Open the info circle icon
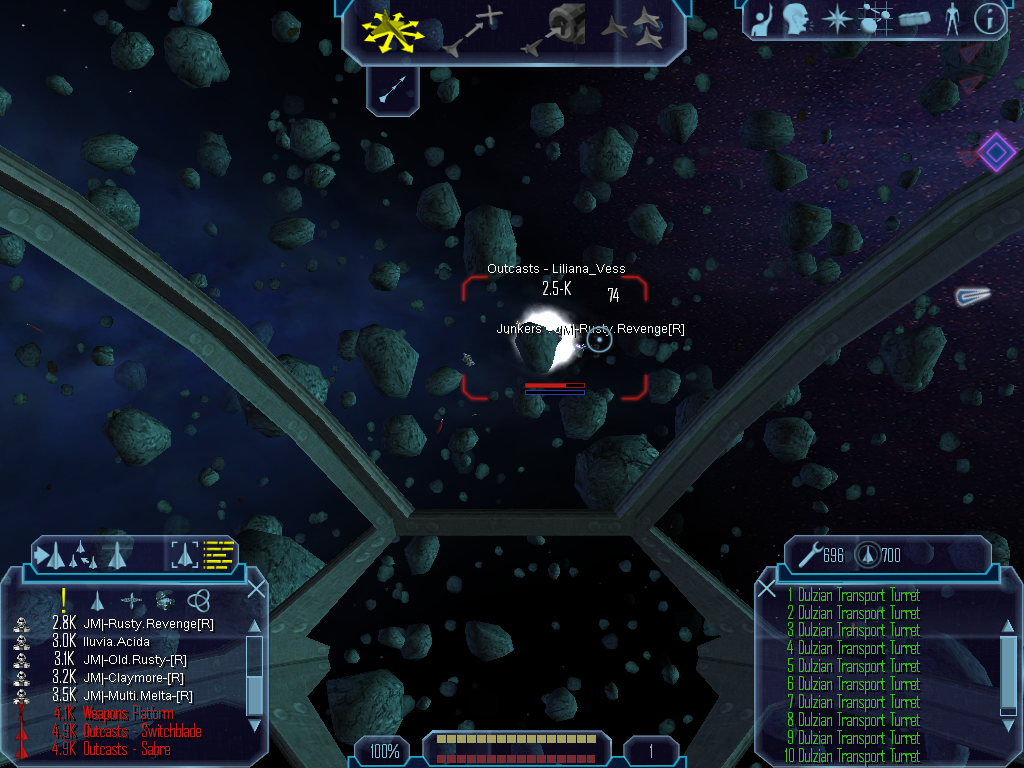1024x768 pixels. pos(988,19)
